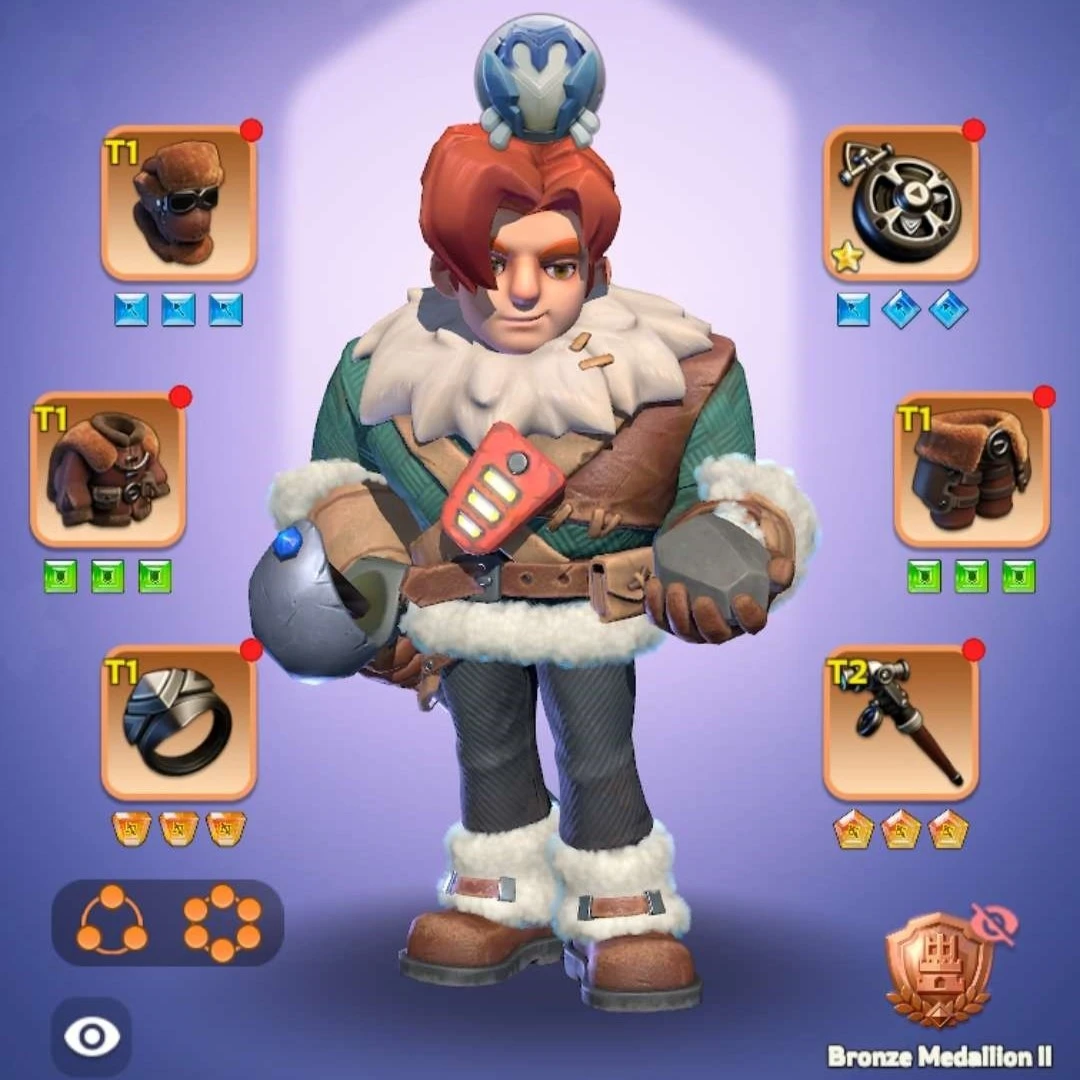
Task: Select the T1 fur goggles helmet slot
Action: 179,203
